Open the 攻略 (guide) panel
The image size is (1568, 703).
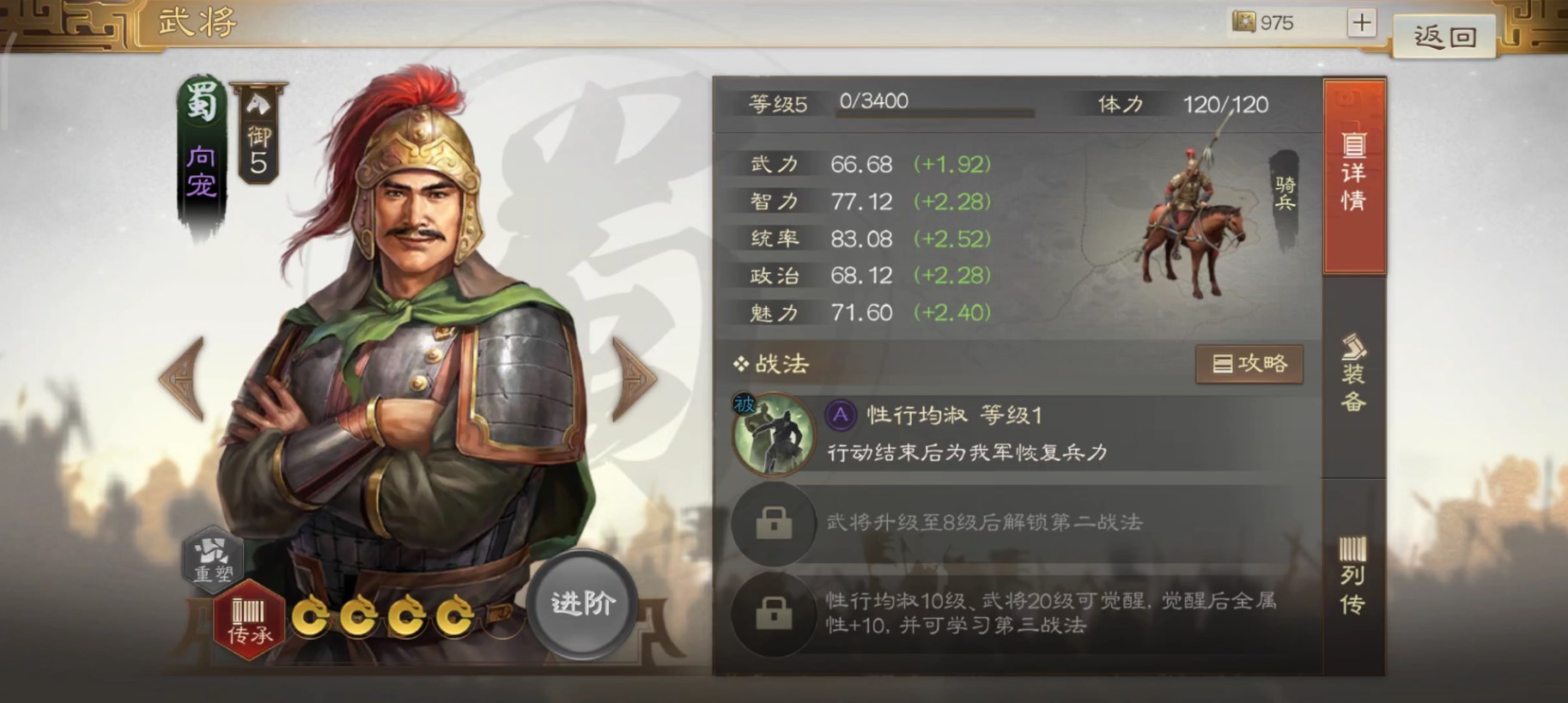[1249, 363]
